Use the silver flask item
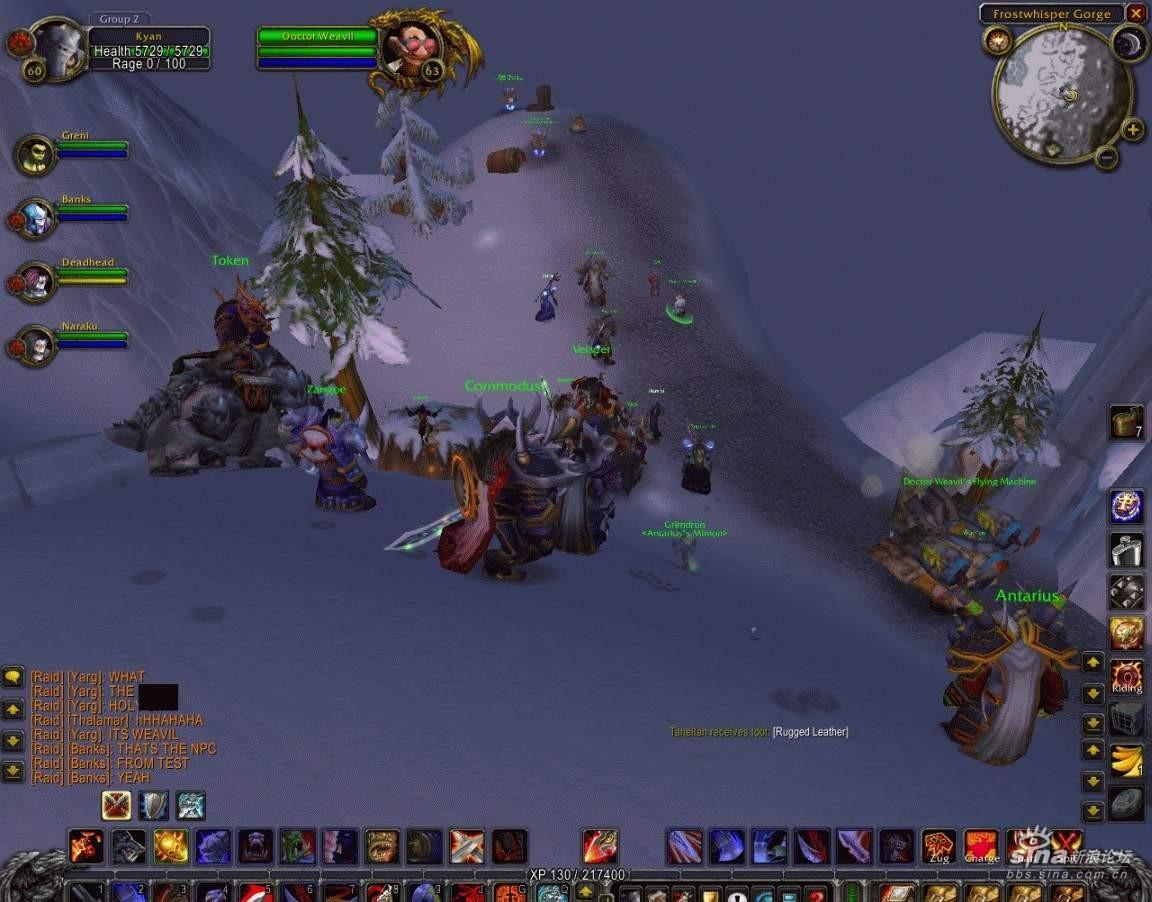Screen dimensions: 1152x902 [x=1127, y=549]
